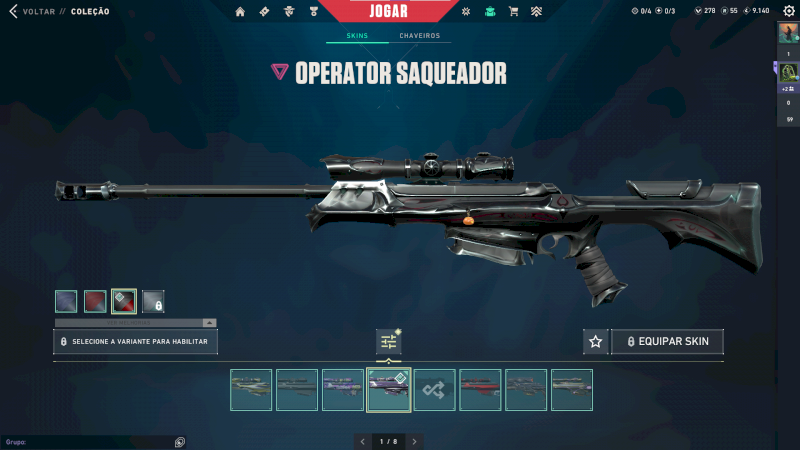
Task: Open the shopping cart store icon
Action: point(513,12)
